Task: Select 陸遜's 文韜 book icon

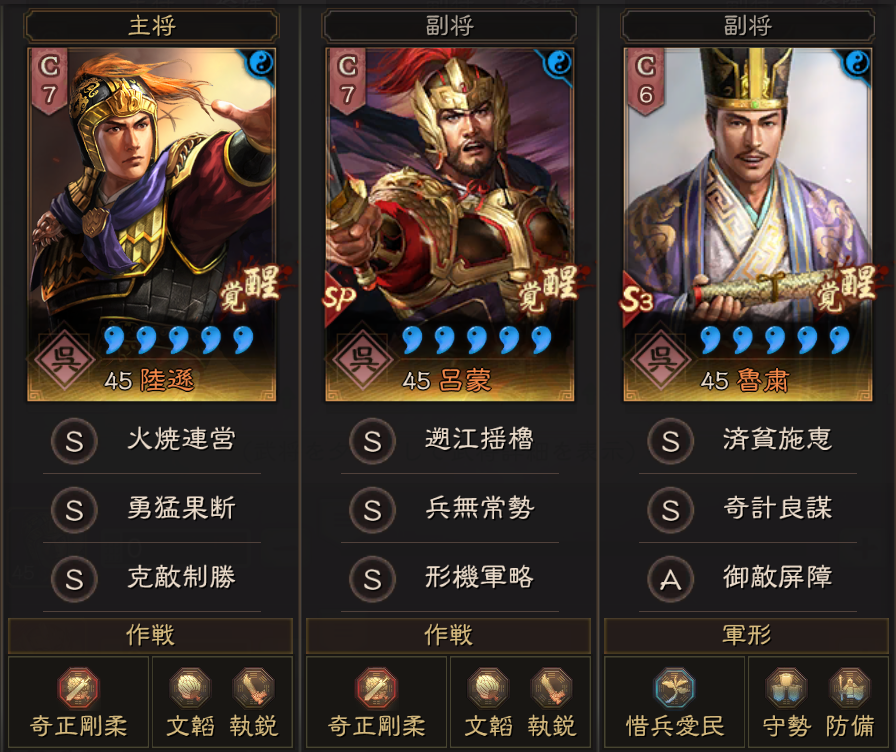Action: coord(190,688)
